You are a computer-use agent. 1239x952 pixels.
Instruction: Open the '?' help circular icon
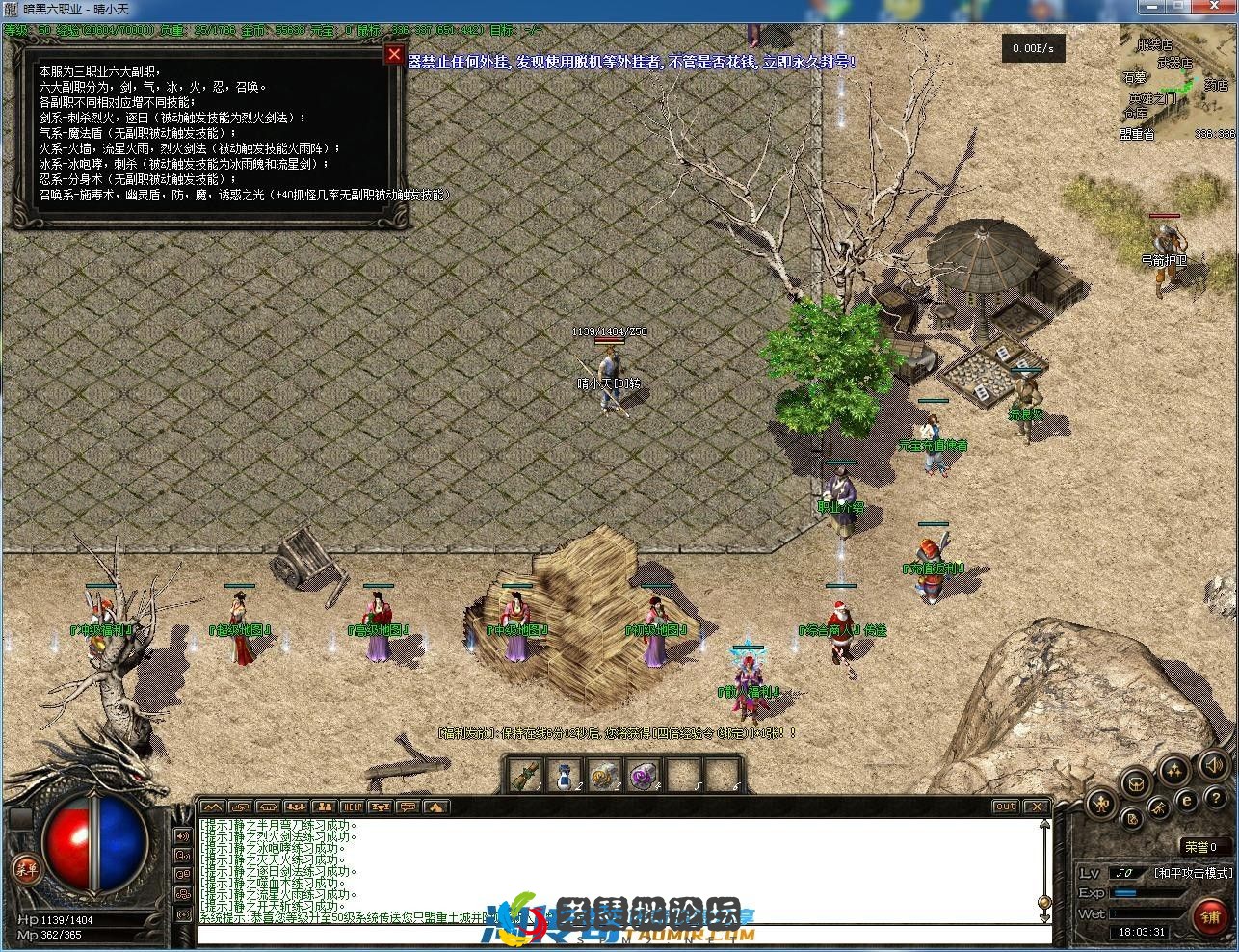click(x=1216, y=798)
